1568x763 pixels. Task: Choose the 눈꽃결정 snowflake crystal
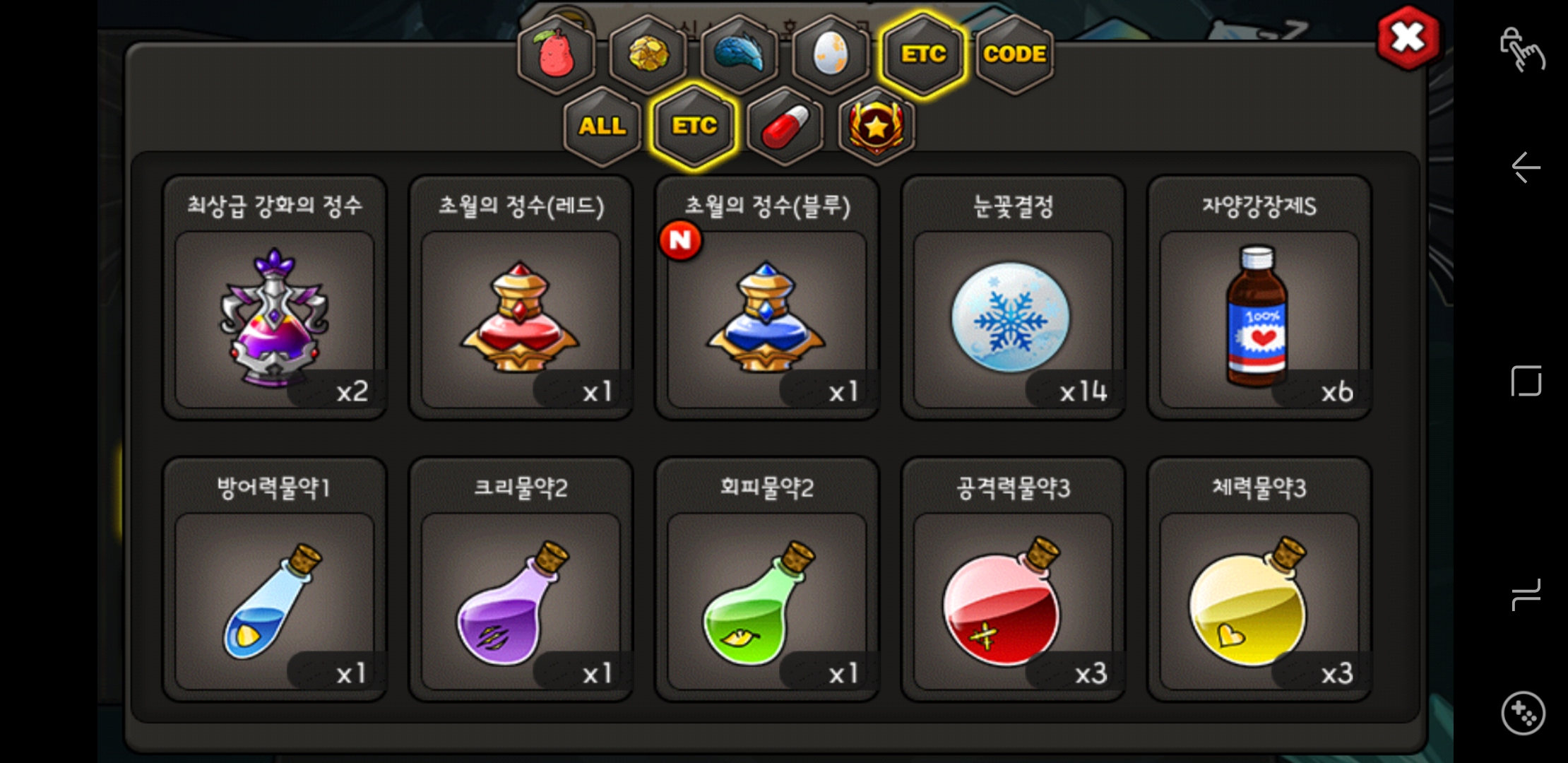[x=1012, y=319]
